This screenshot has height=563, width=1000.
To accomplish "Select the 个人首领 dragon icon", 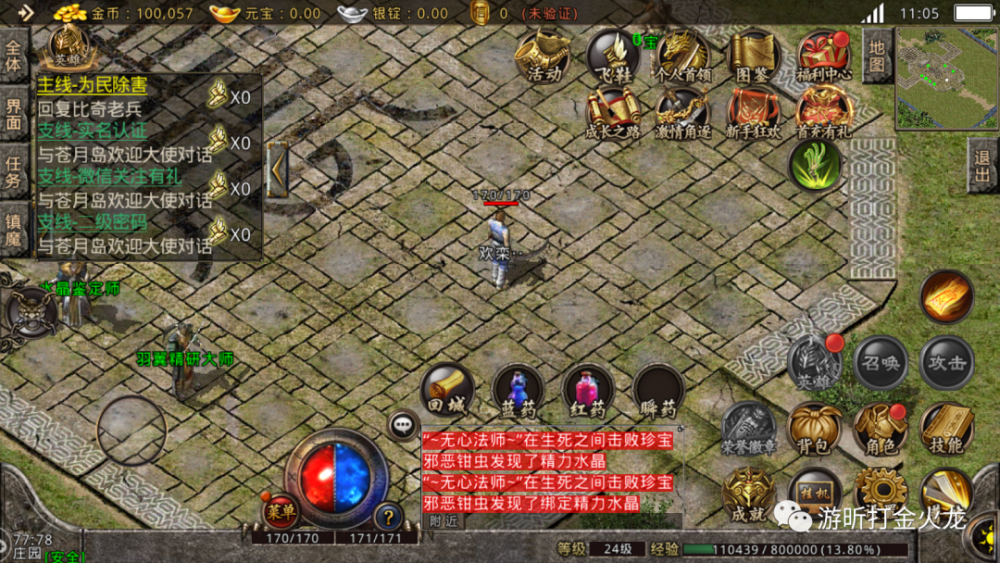I will pyautogui.click(x=684, y=55).
